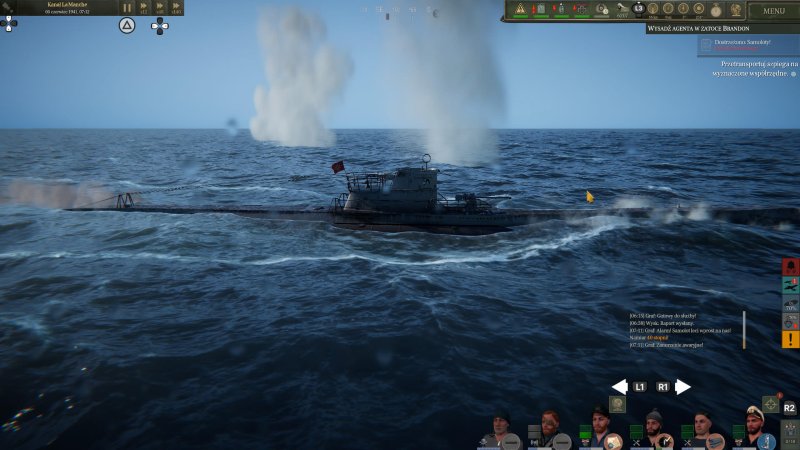Click the yellow exclamation alert icon
Image resolution: width=800 pixels, height=450 pixels.
coord(790,339)
